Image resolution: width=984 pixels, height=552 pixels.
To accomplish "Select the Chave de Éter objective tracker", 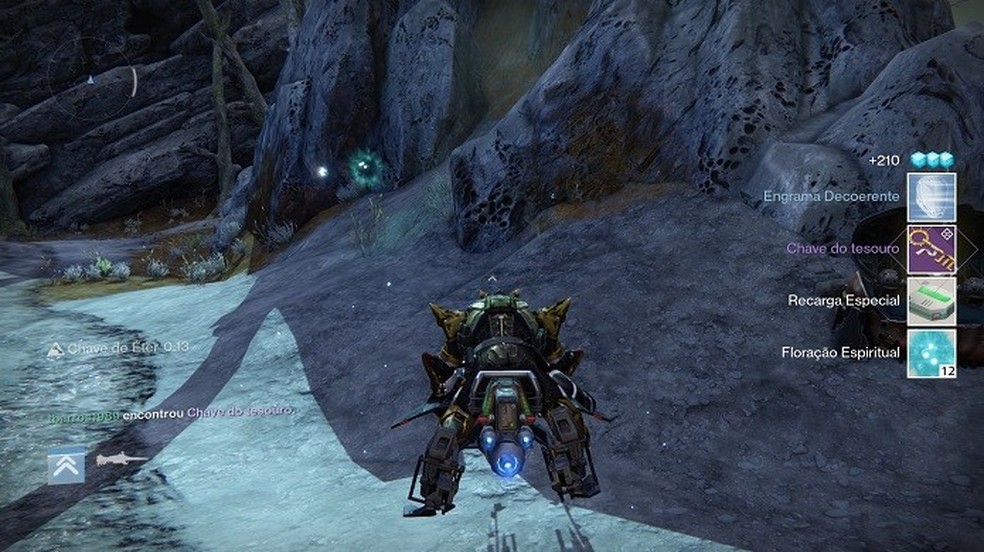I will pos(119,348).
